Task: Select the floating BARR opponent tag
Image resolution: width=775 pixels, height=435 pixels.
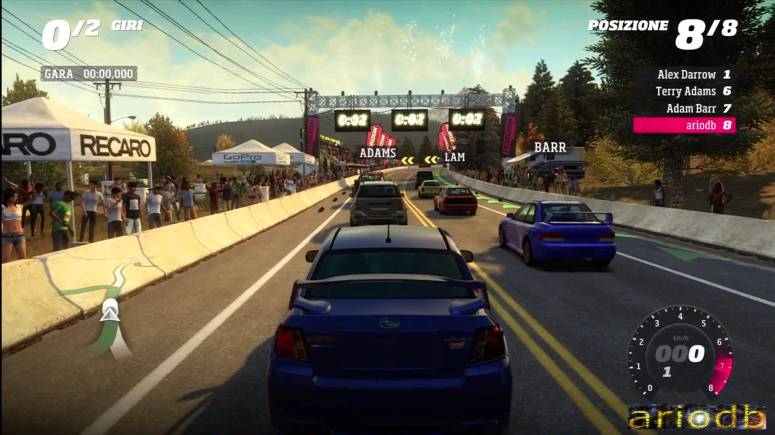Action: (x=550, y=147)
